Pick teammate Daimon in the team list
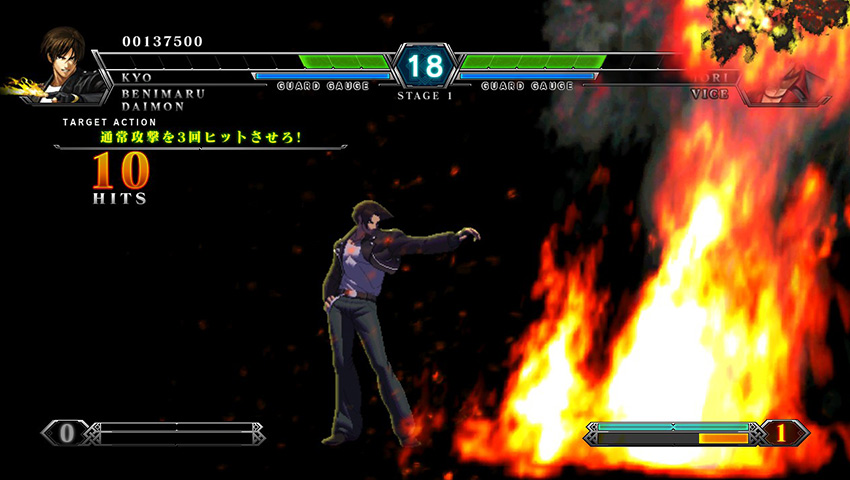The image size is (850, 480). [155, 105]
